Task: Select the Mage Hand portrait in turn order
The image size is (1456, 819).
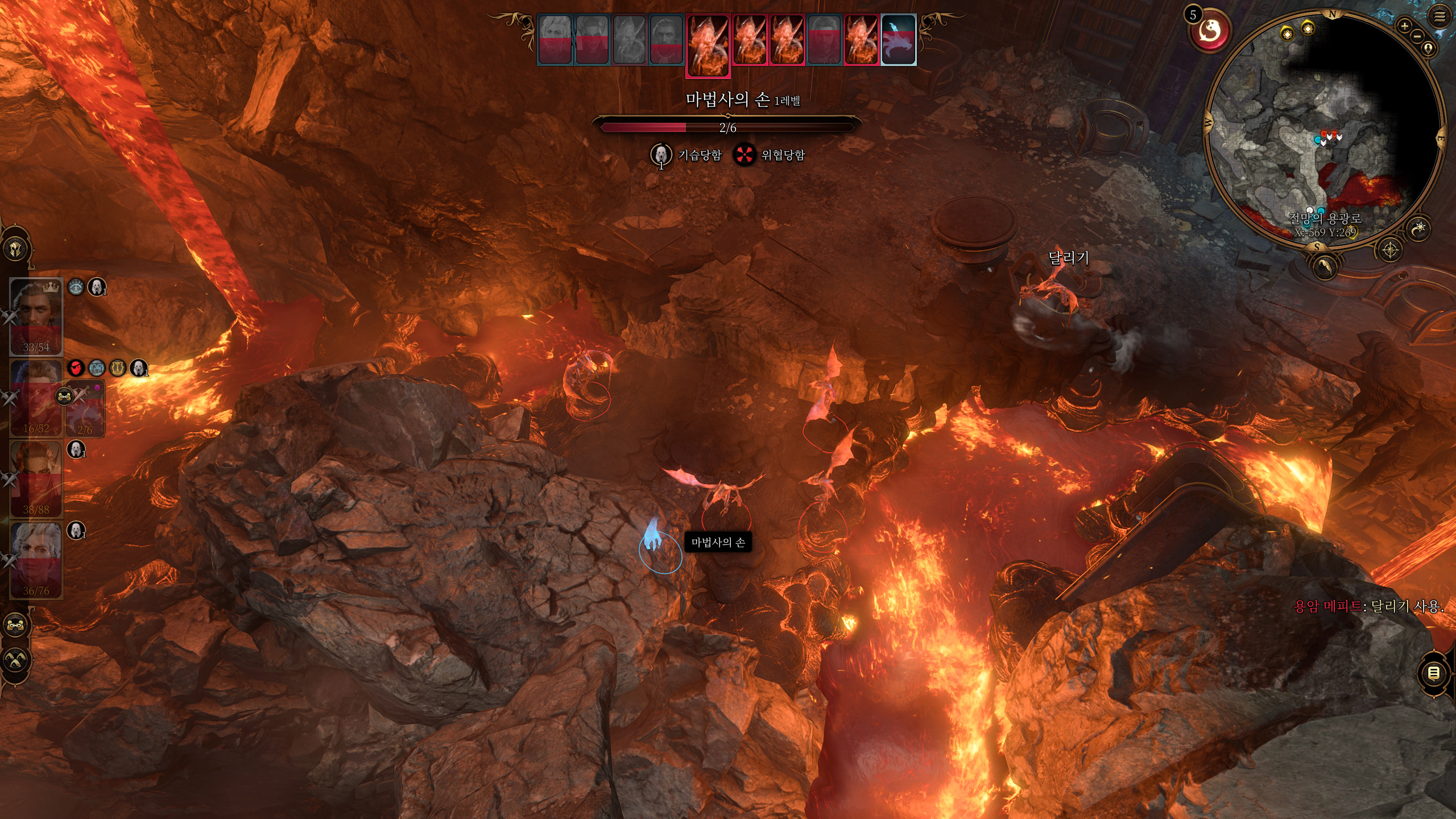Action: pos(898,40)
